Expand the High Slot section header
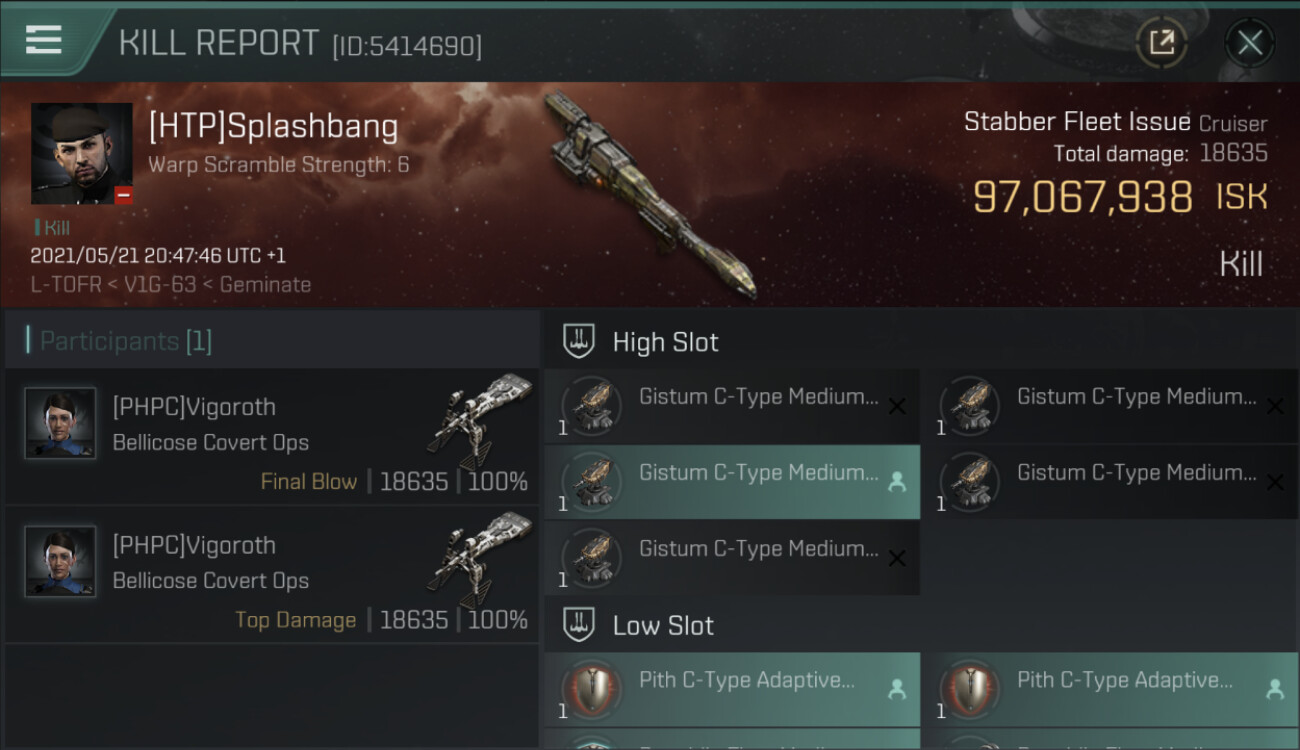Viewport: 1300px width, 750px height. point(665,342)
